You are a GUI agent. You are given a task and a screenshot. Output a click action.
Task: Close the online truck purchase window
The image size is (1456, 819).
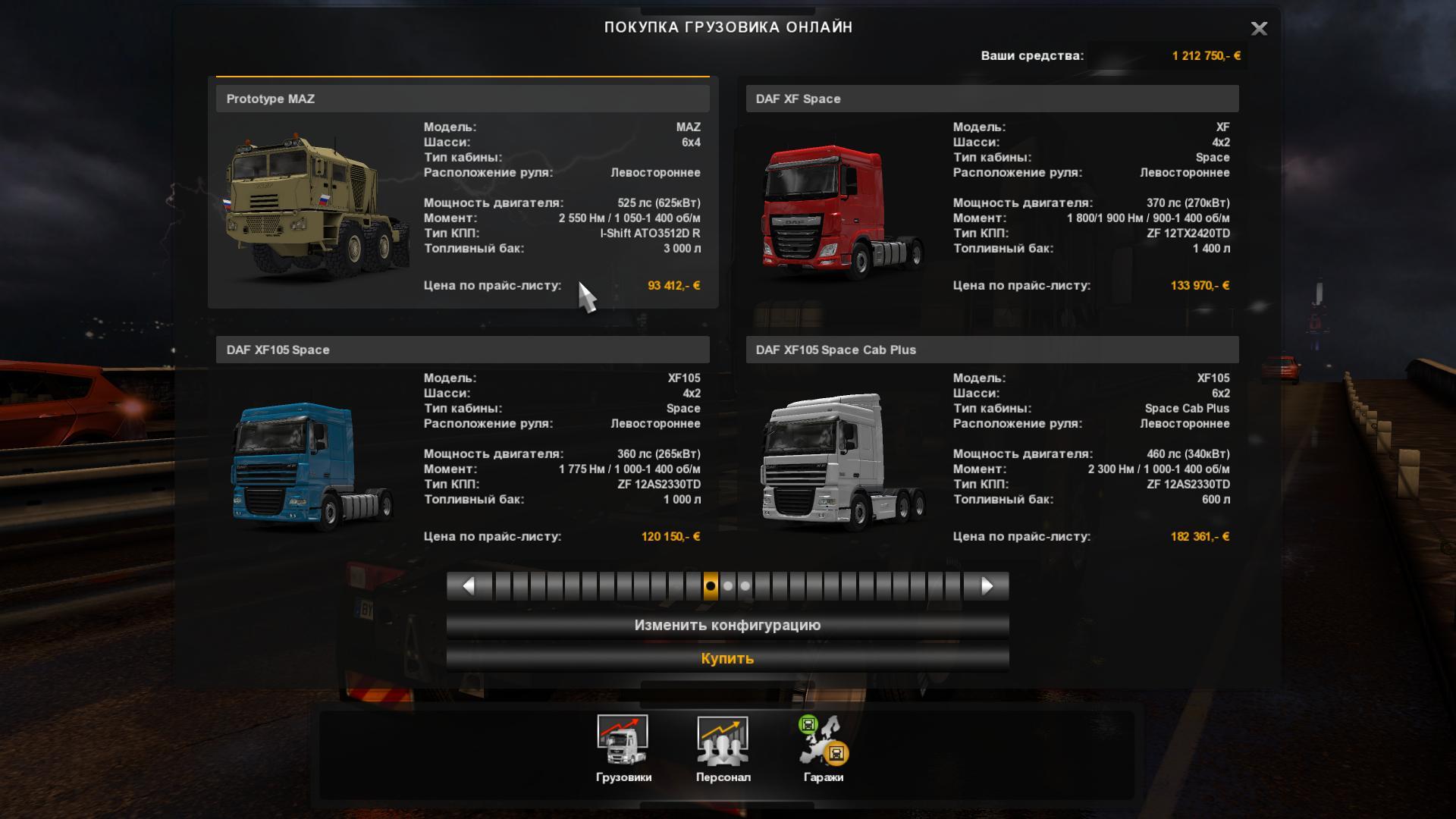point(1259,29)
